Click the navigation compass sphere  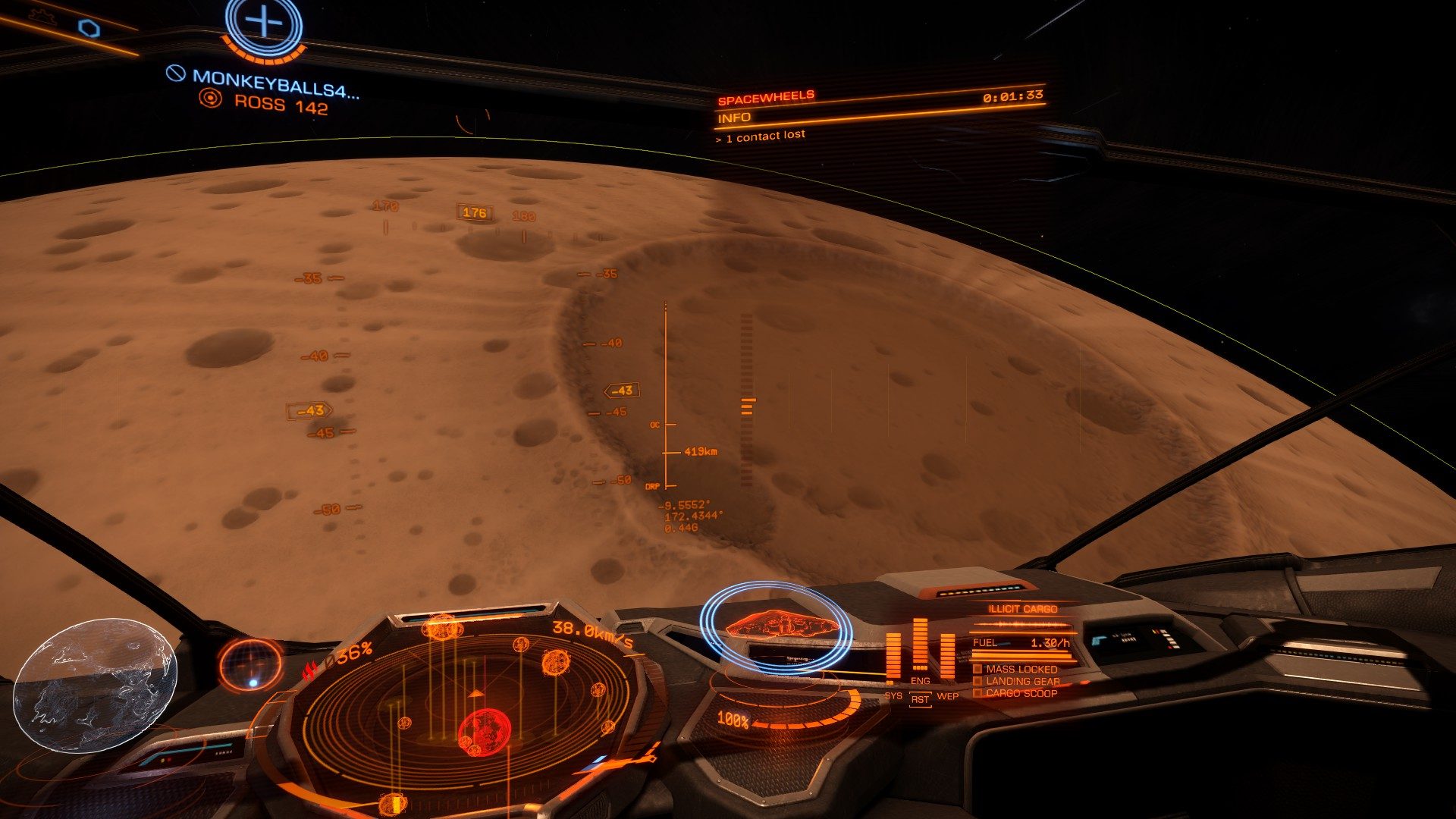tap(251, 664)
